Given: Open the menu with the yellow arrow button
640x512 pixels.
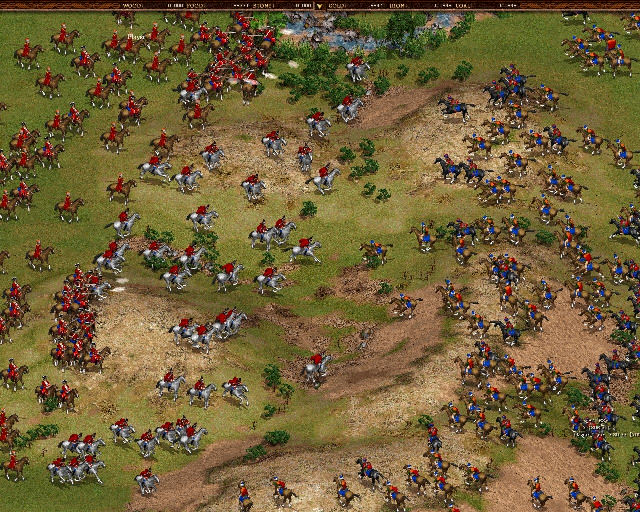Looking at the screenshot, I should pos(319,5).
